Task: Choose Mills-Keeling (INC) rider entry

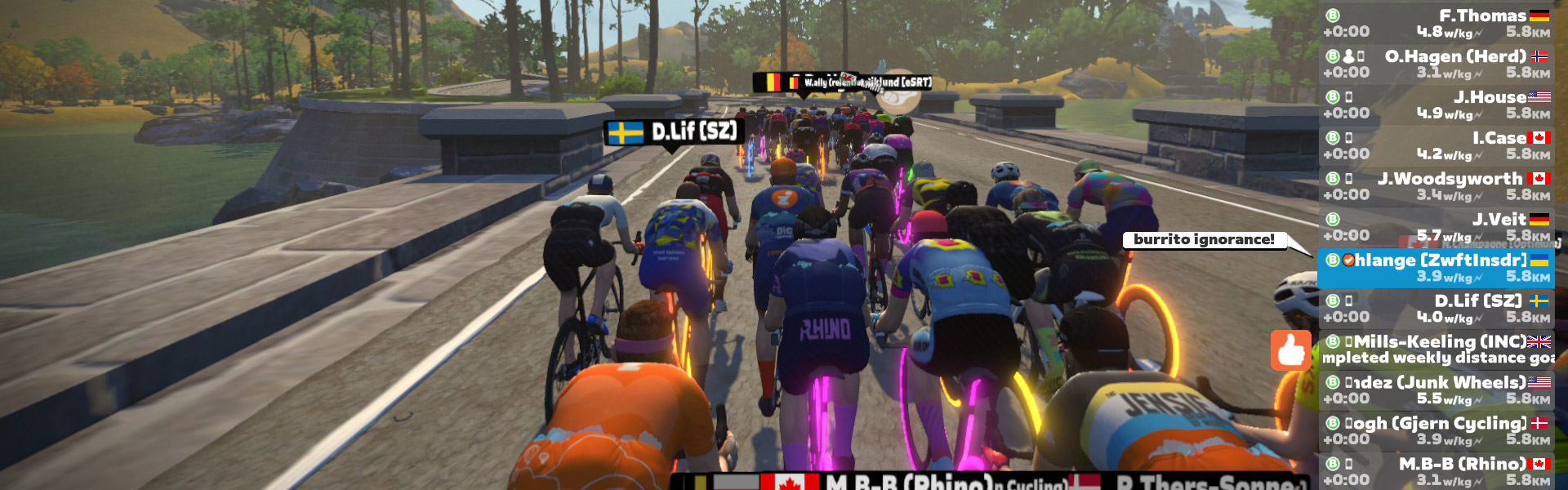Action: (x=1437, y=350)
